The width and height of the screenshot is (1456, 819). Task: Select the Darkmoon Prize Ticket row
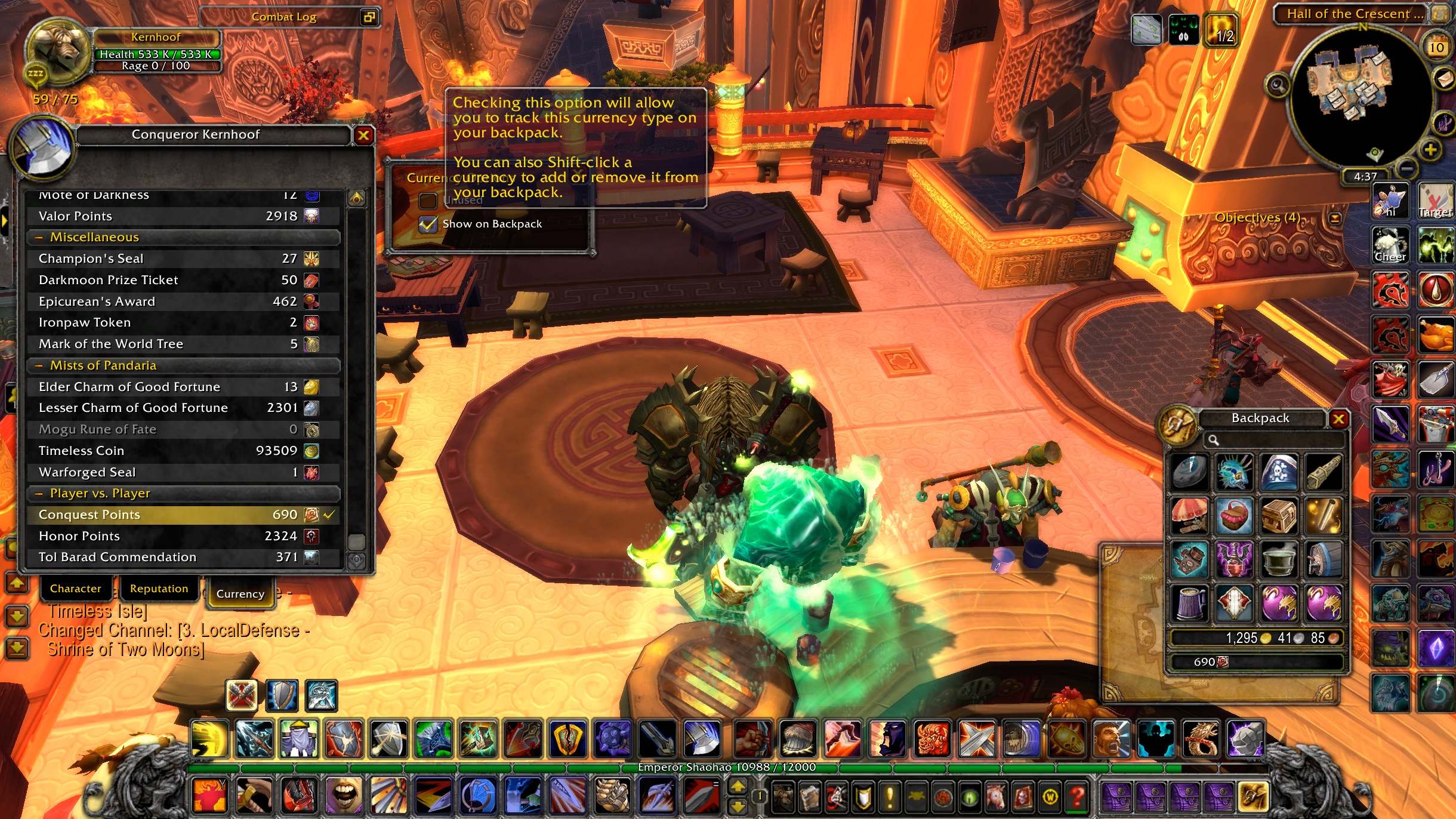click(x=179, y=280)
